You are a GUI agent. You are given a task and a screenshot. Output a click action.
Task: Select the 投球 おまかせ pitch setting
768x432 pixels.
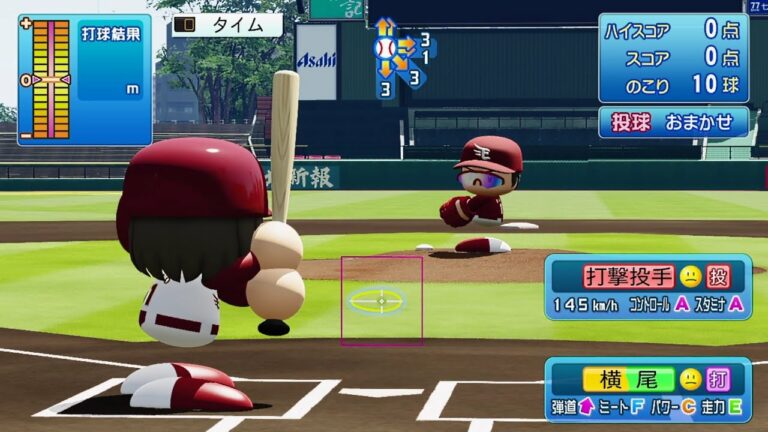[673, 121]
